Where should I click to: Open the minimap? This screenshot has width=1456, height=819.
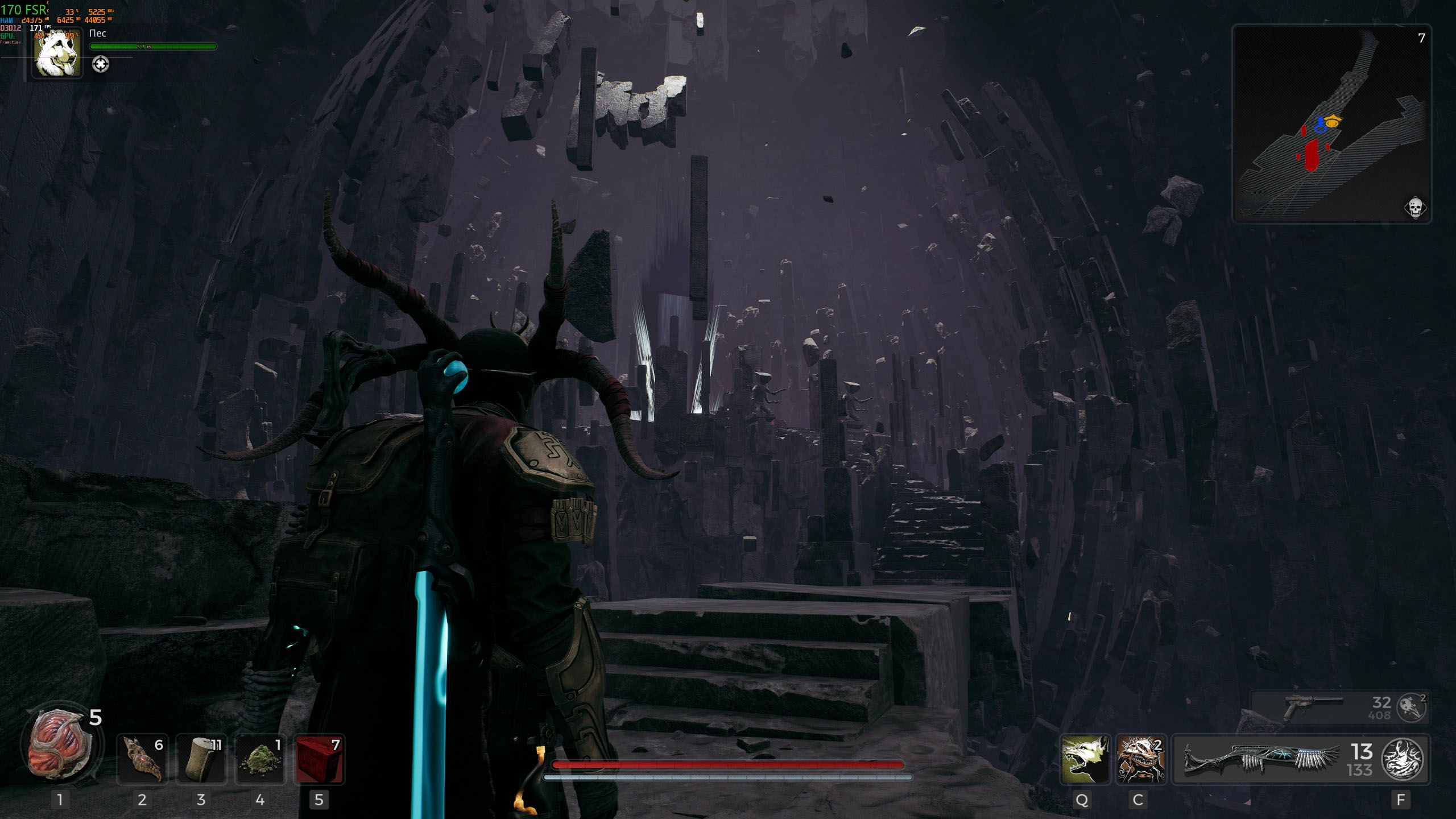(x=1331, y=123)
